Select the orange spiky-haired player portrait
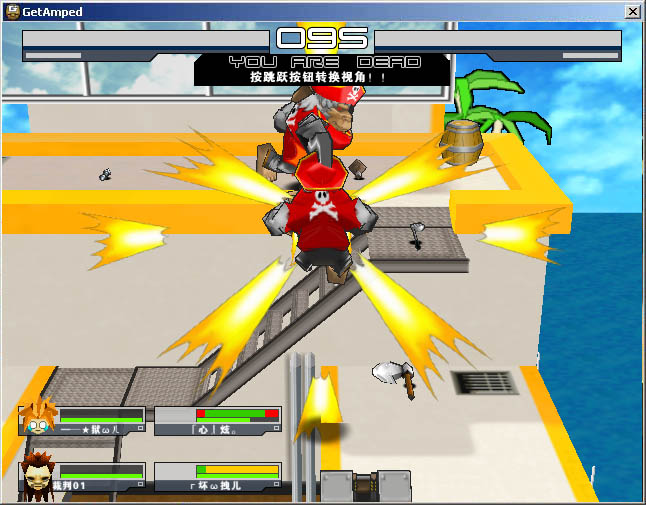Image resolution: width=646 pixels, height=505 pixels. (38, 417)
